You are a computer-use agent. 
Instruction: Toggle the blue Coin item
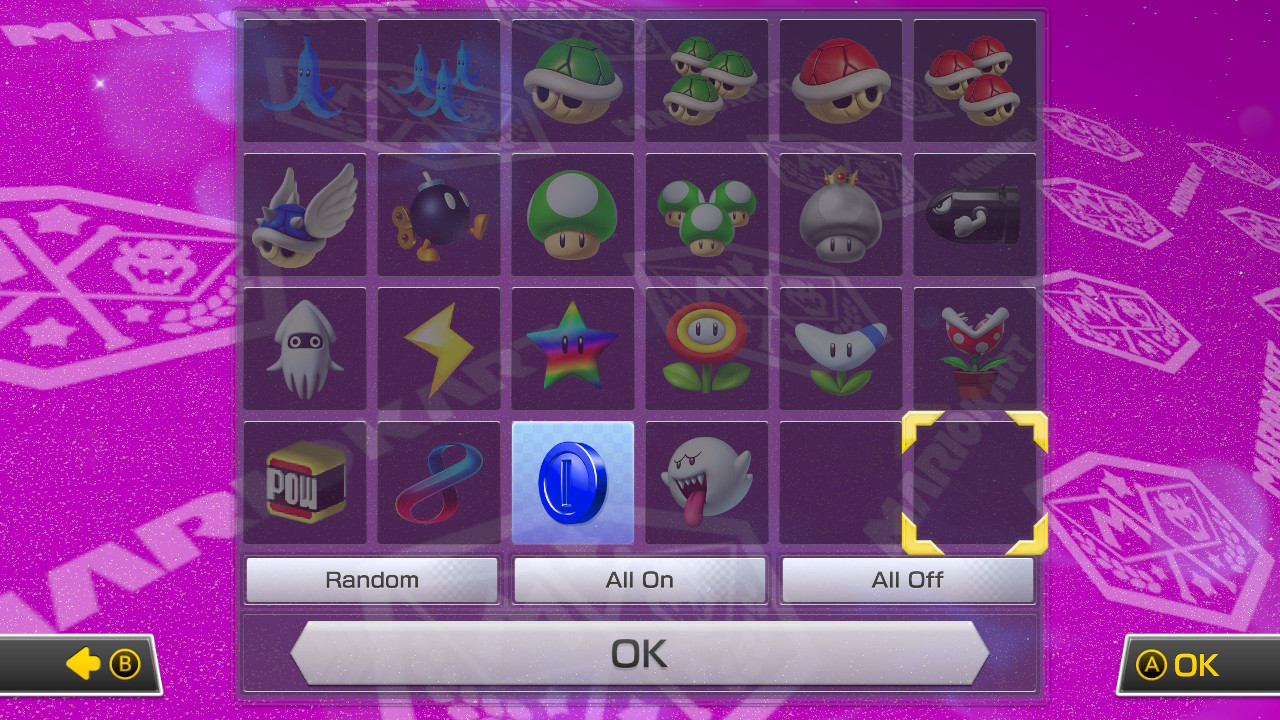572,482
